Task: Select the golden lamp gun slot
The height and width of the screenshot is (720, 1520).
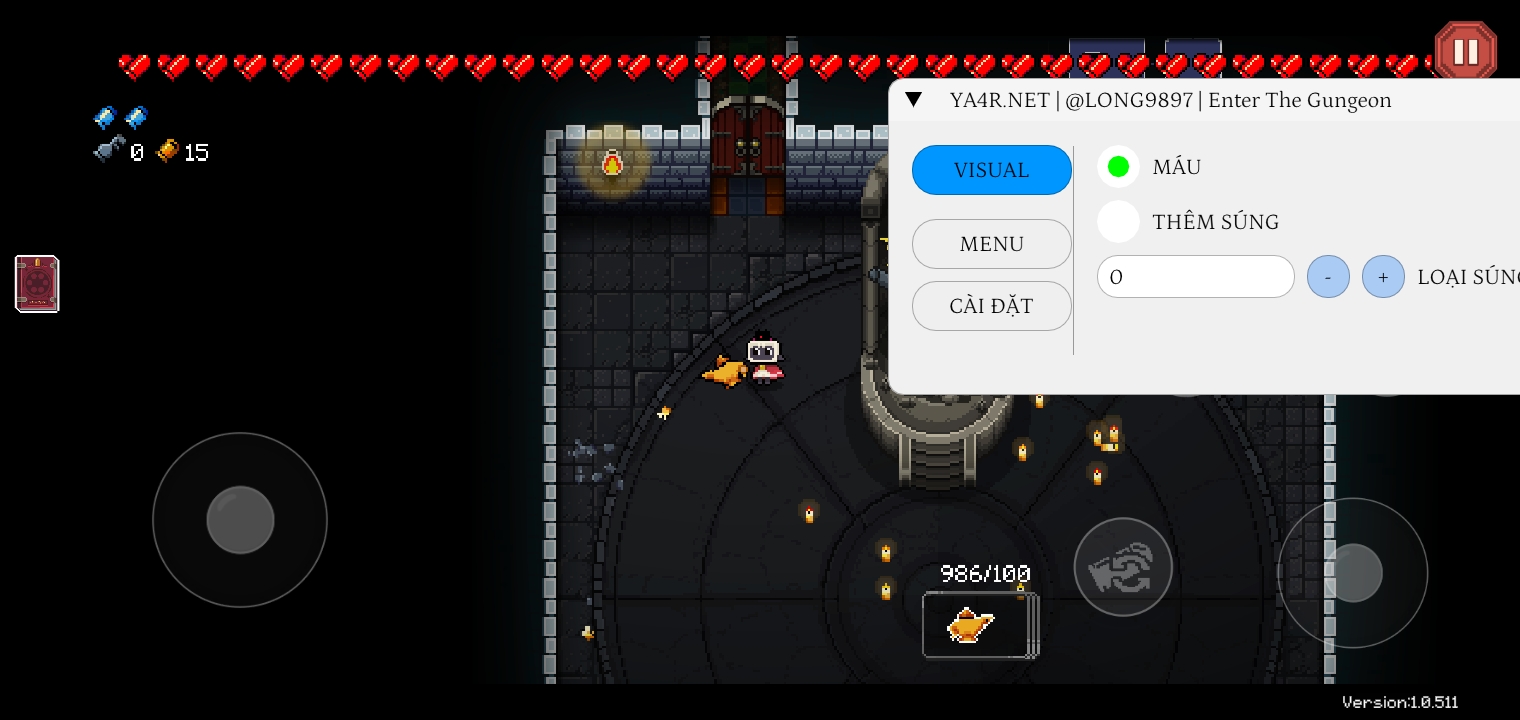Action: click(979, 626)
